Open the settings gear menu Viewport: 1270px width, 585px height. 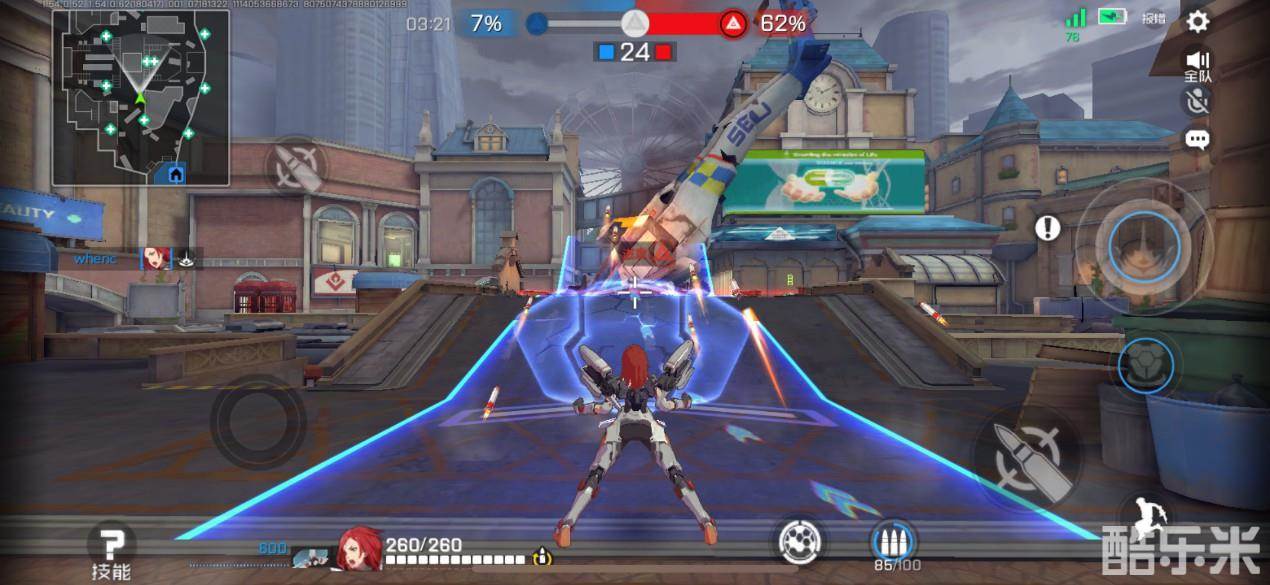click(1197, 21)
